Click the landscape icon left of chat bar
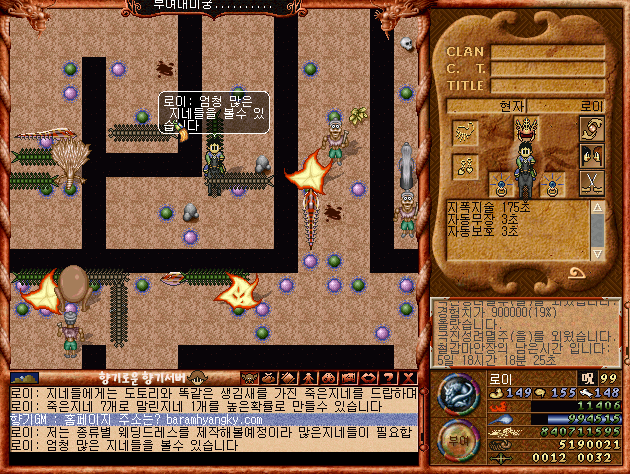Viewport: 630px width, 474px height. click(26, 378)
